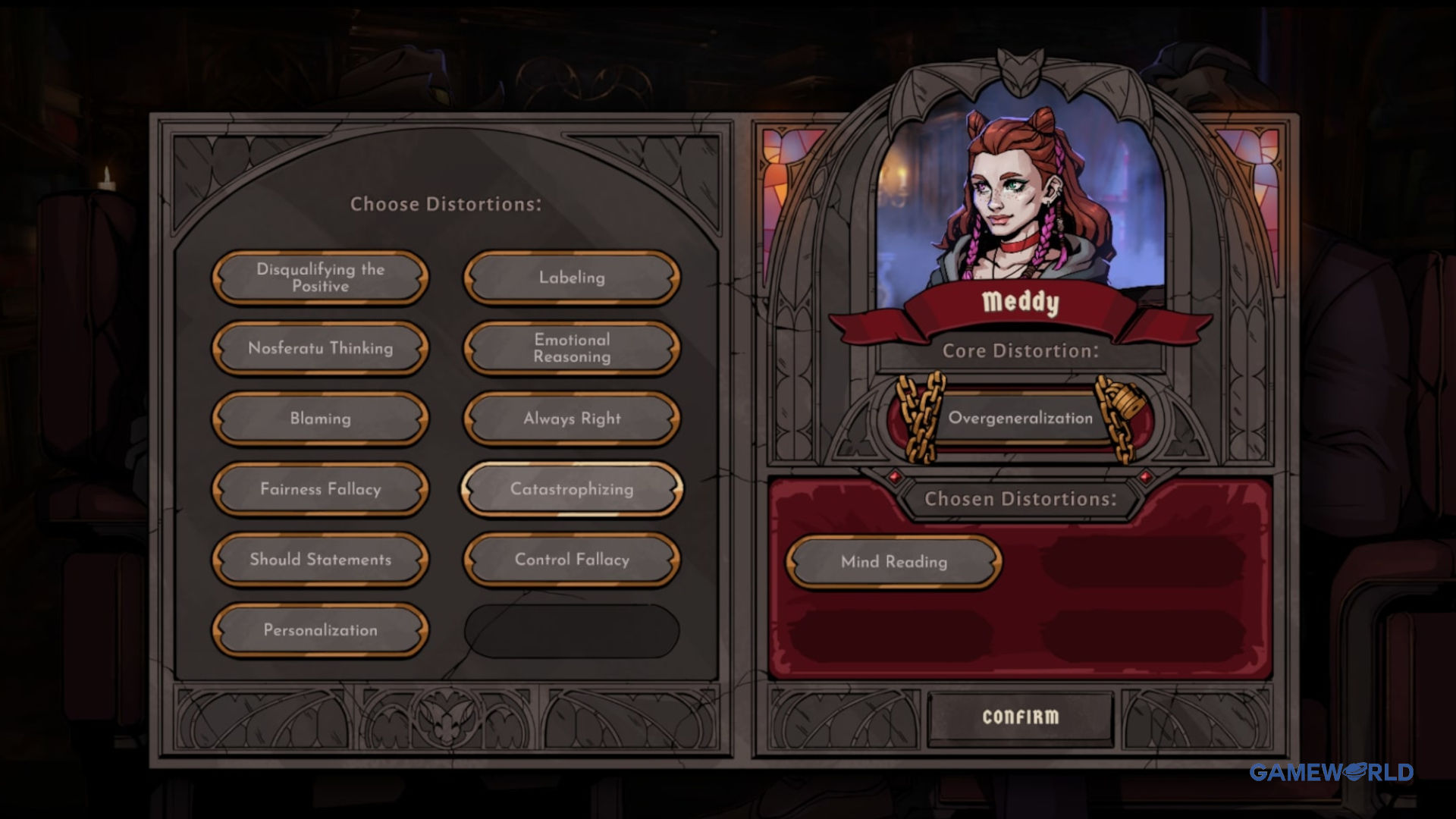Add Should Statements to chosen distortions

pyautogui.click(x=320, y=560)
